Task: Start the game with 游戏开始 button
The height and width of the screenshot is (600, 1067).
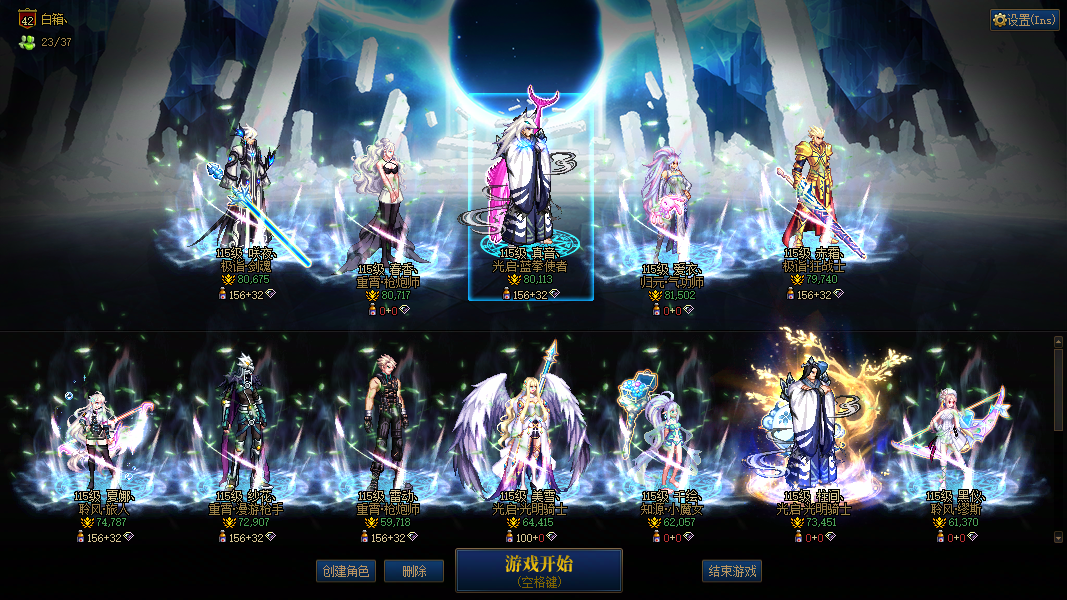Action: point(539,570)
